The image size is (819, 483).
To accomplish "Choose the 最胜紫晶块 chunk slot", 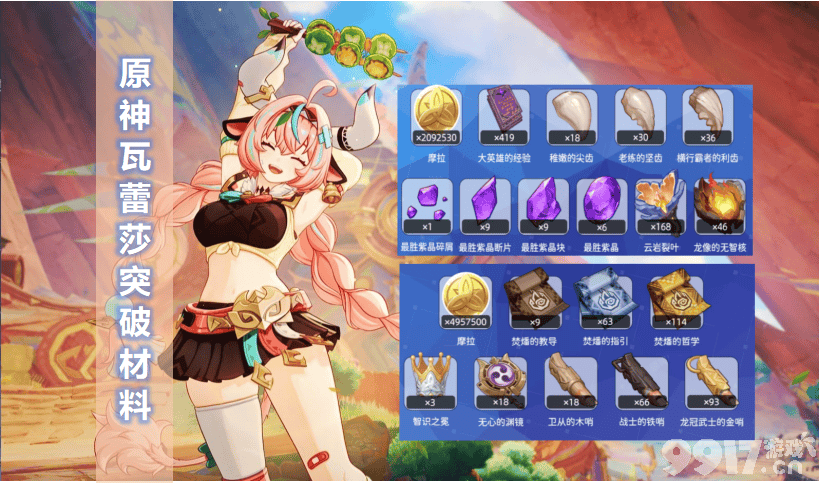I will click(543, 205).
